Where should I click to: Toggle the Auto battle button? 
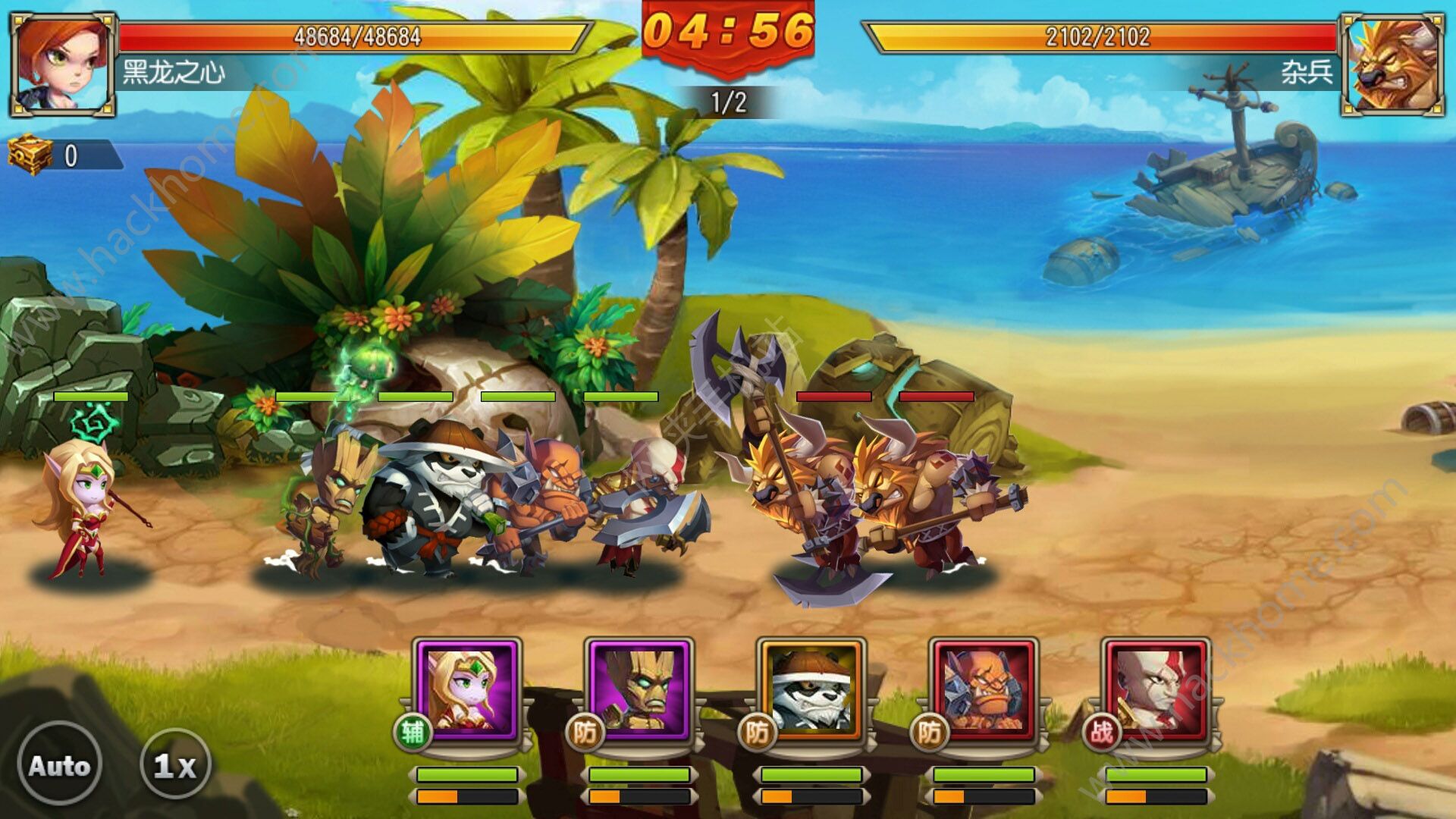click(59, 764)
